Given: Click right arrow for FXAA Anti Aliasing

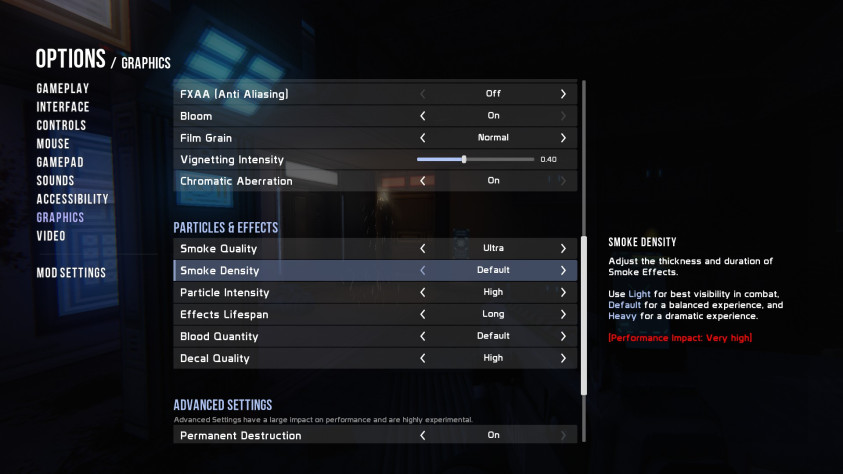Looking at the screenshot, I should 563,94.
